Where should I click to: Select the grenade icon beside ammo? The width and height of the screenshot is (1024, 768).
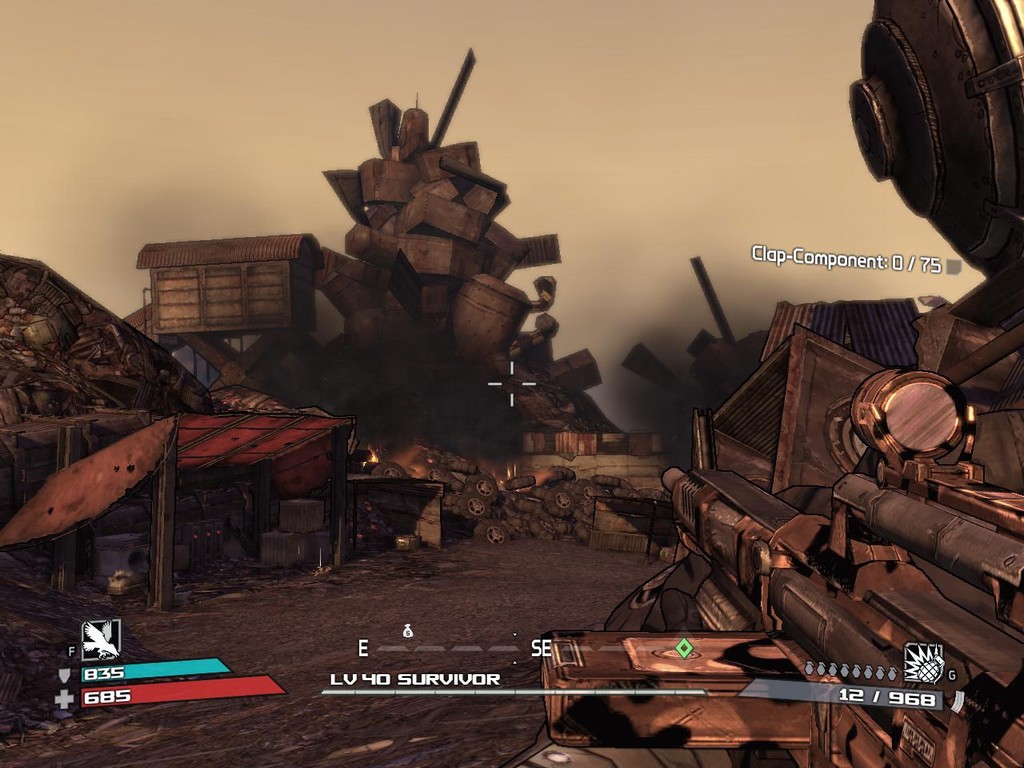[x=923, y=663]
